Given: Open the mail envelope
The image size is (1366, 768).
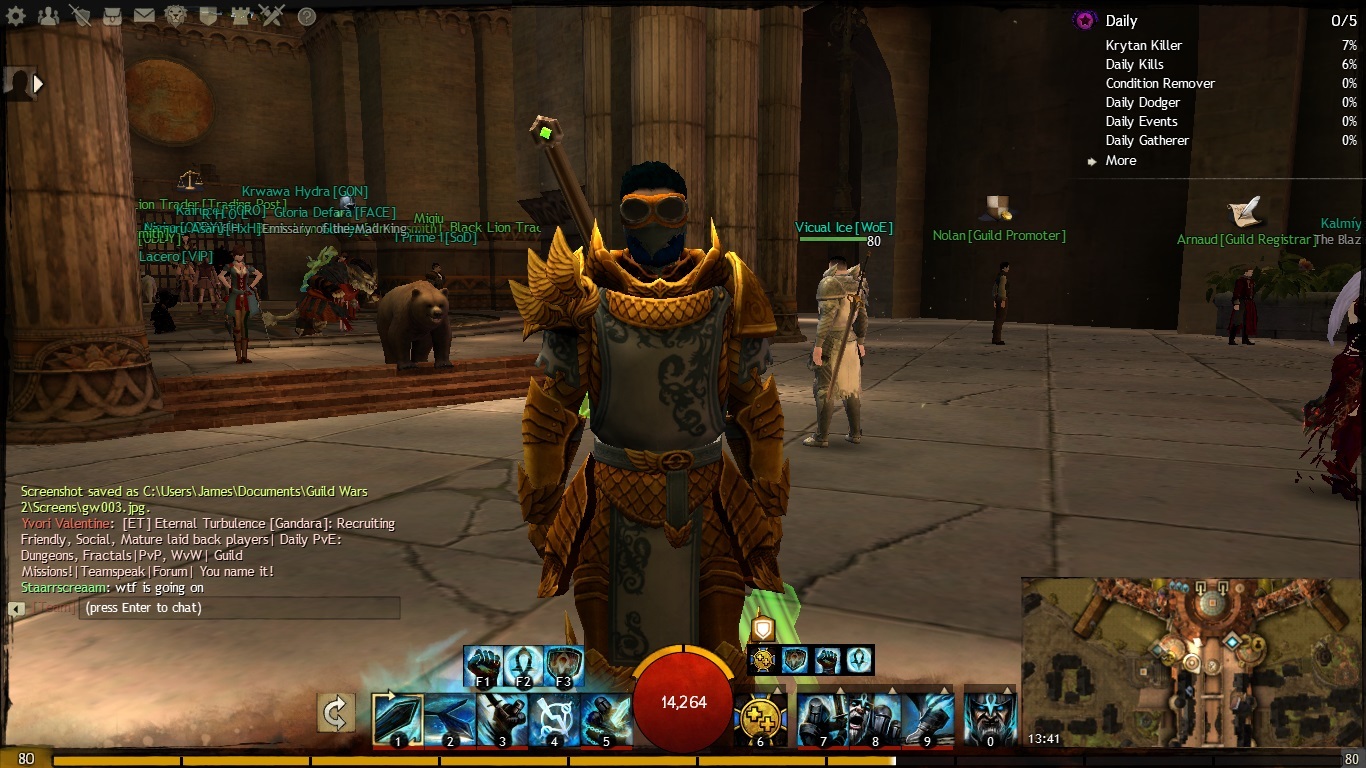Looking at the screenshot, I should click(144, 16).
